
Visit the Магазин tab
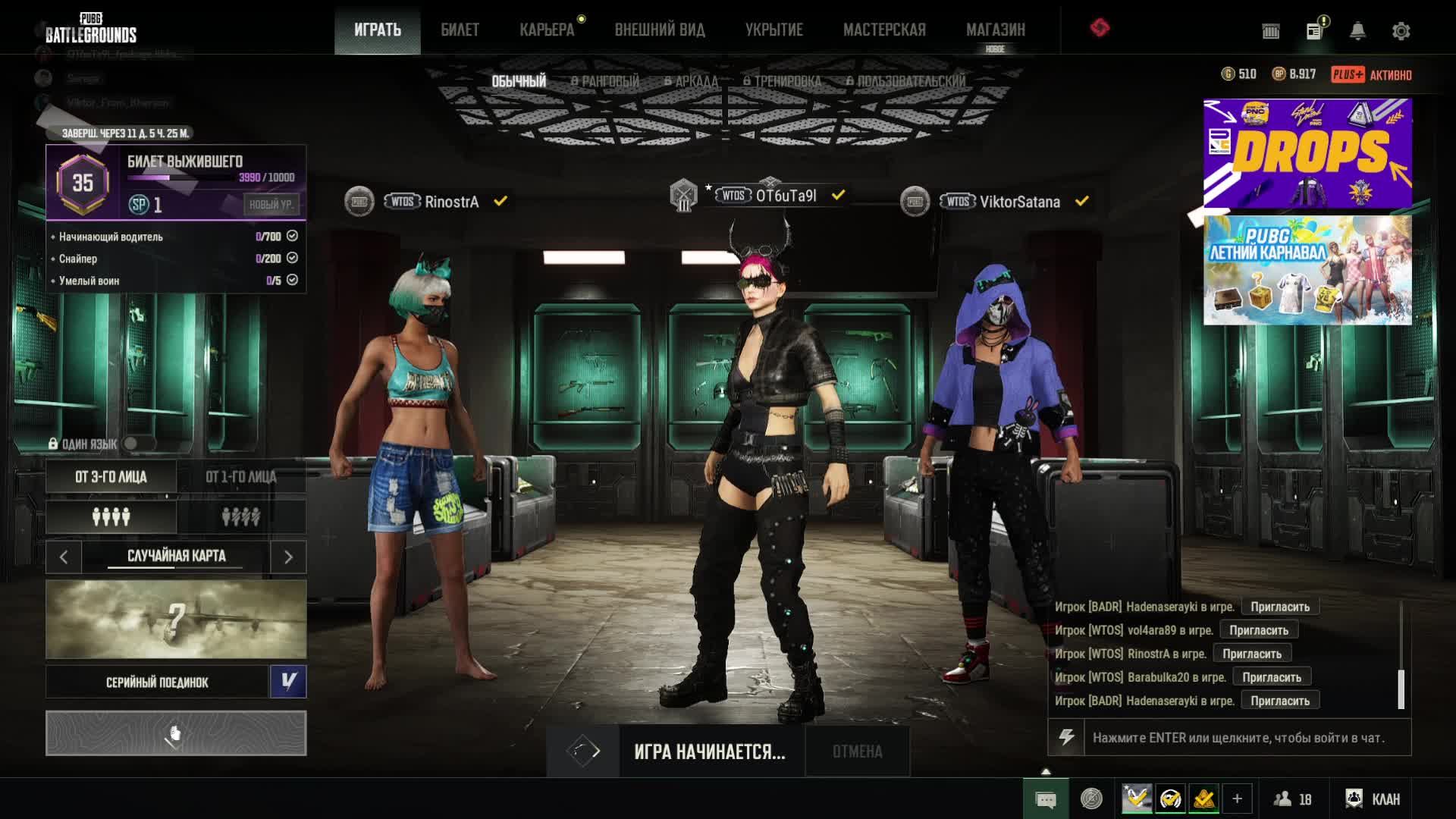(x=995, y=30)
